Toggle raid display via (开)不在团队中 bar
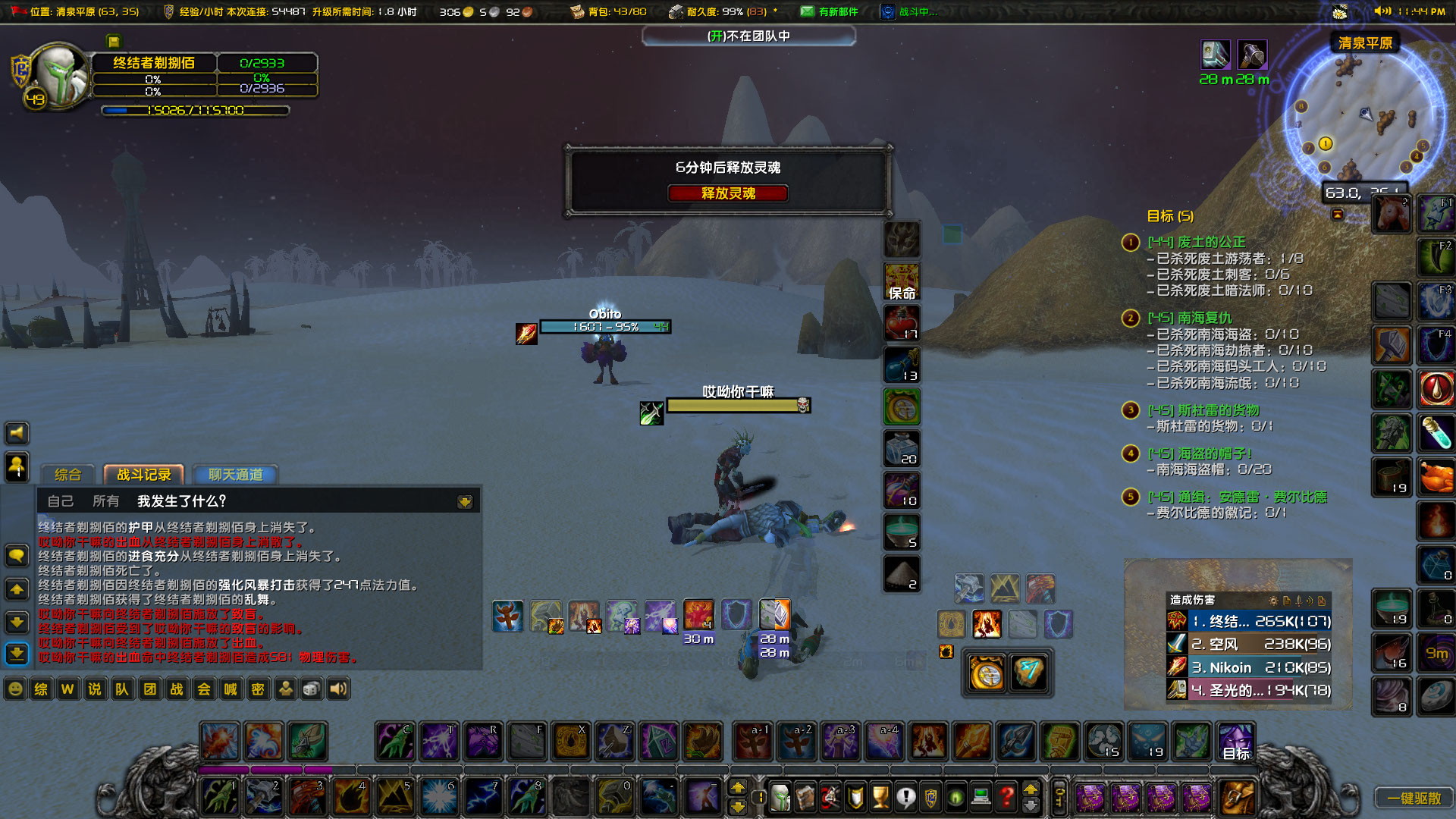The image size is (1456, 819). (x=749, y=36)
